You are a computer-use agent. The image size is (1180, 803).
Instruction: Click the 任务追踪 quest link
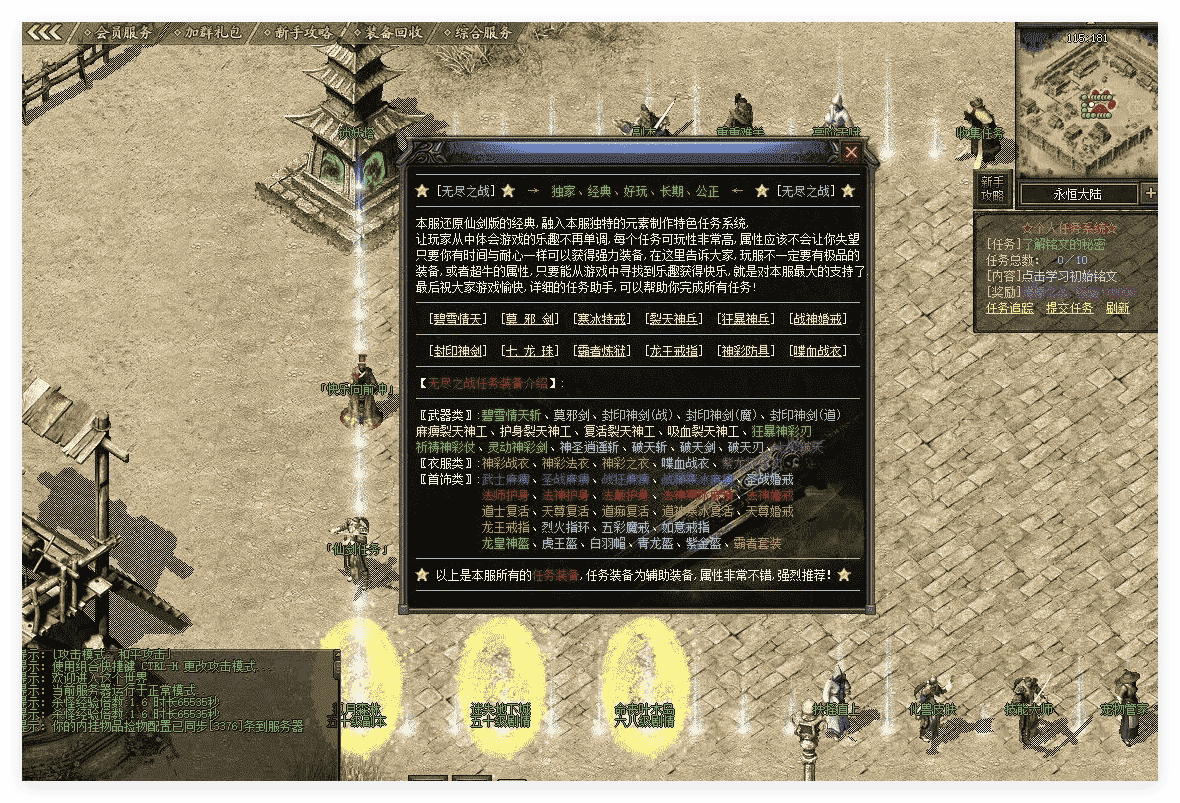coord(1010,308)
